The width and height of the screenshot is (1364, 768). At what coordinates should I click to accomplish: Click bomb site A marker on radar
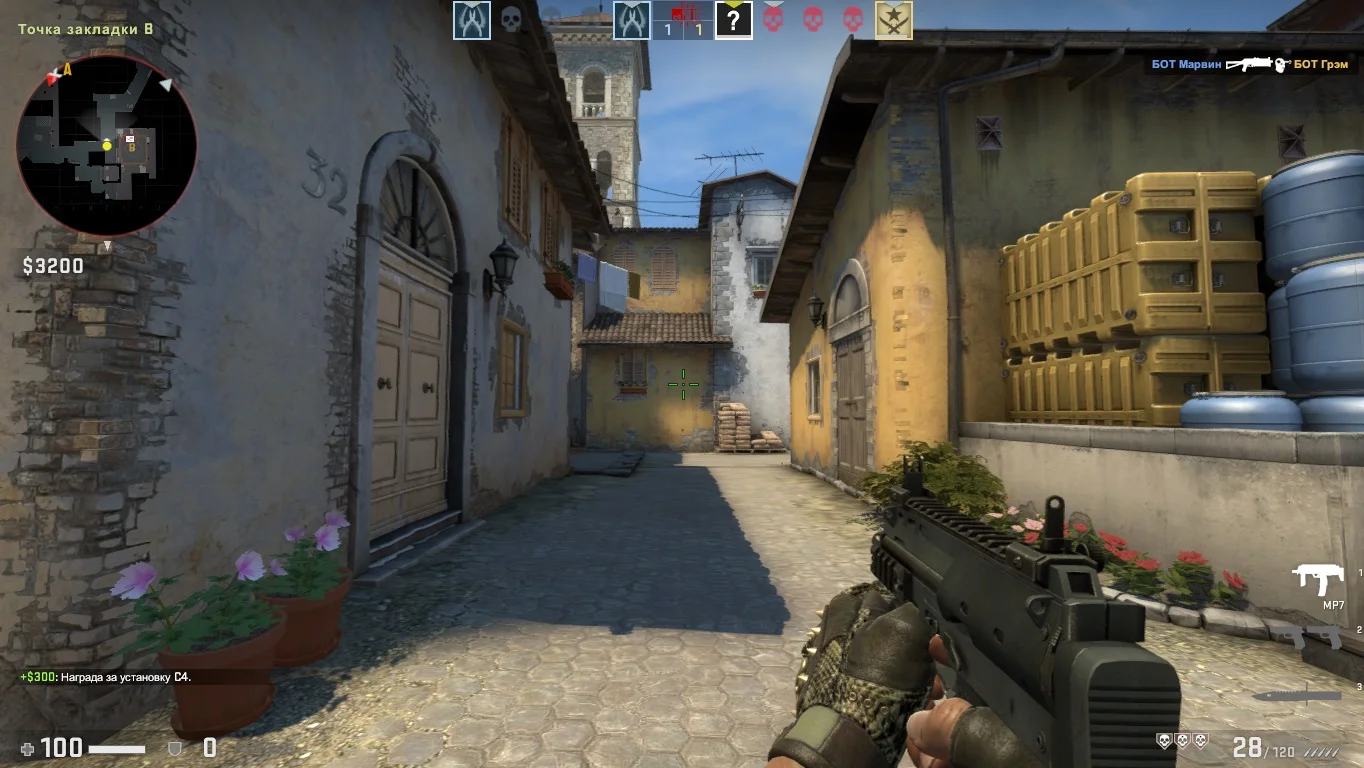67,69
